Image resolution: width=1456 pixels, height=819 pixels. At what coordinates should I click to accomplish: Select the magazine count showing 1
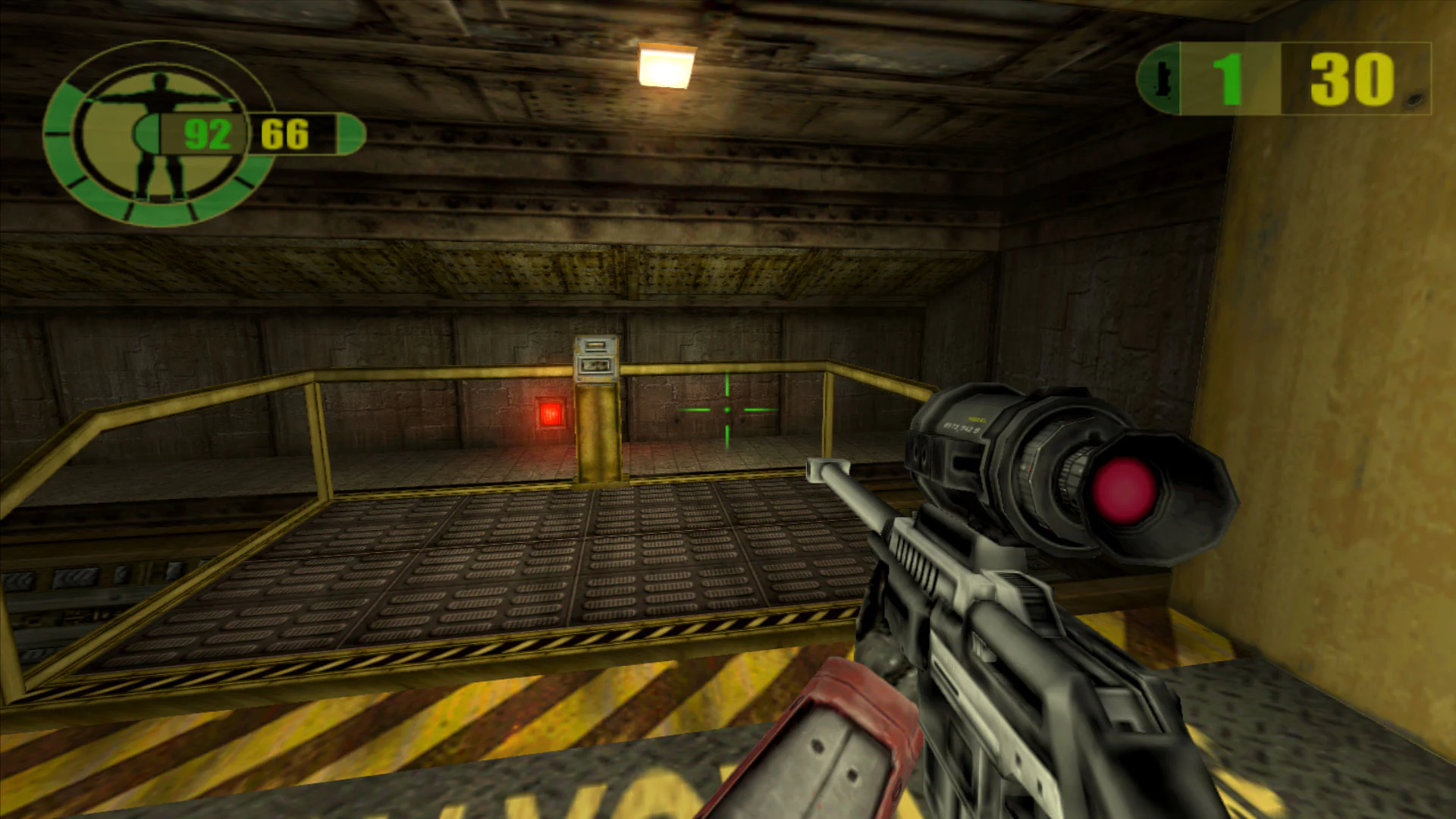coord(1229,78)
